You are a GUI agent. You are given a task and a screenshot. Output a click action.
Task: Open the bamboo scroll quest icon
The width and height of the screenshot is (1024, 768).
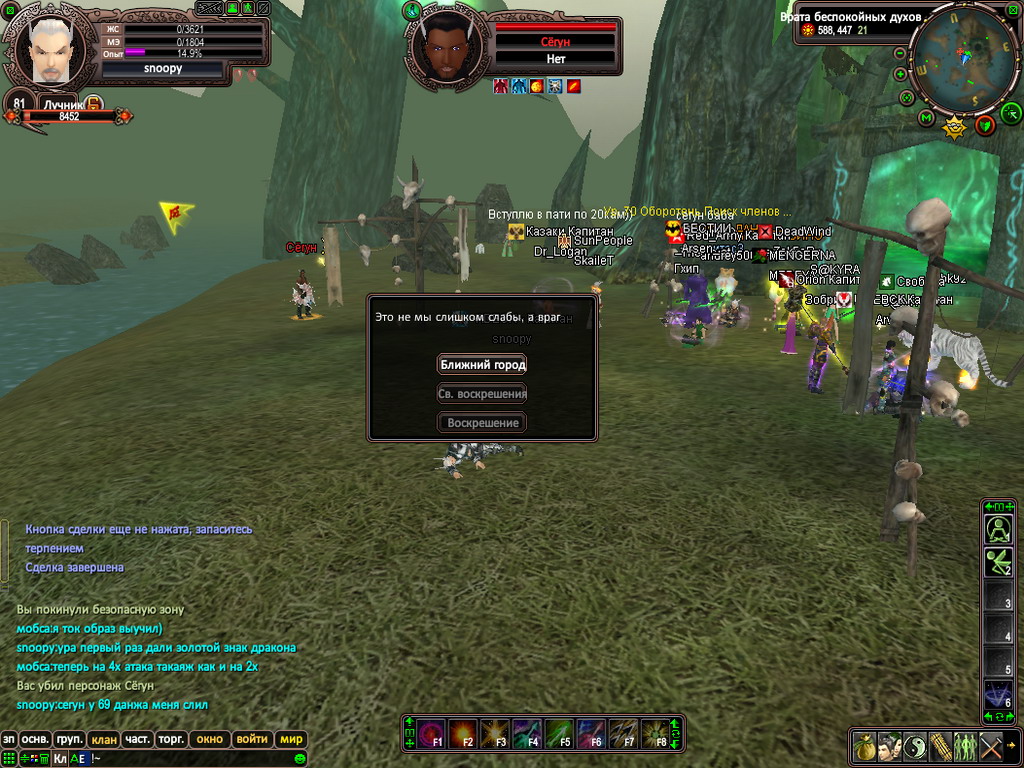pyautogui.click(x=940, y=747)
